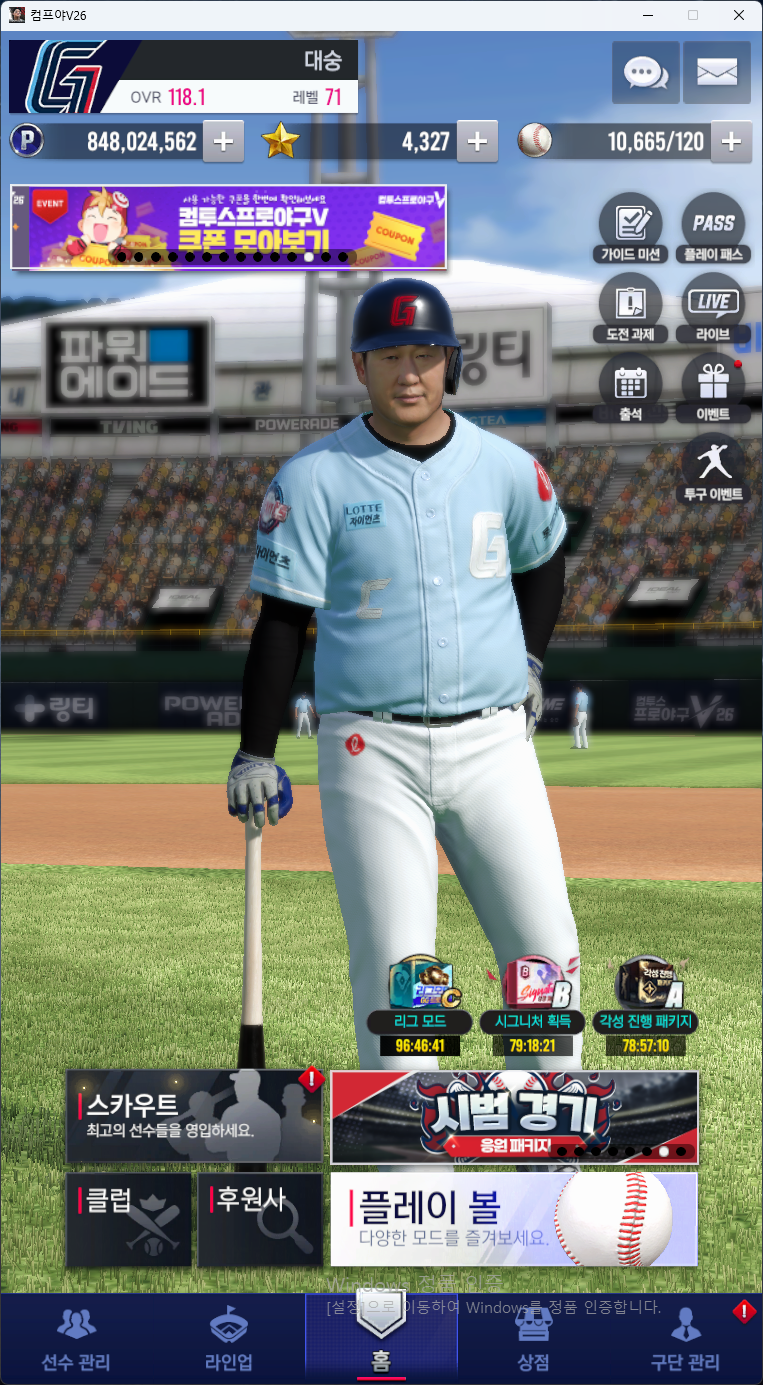The height and width of the screenshot is (1385, 763).
Task: Add more stars with the star plus button
Action: click(x=477, y=142)
